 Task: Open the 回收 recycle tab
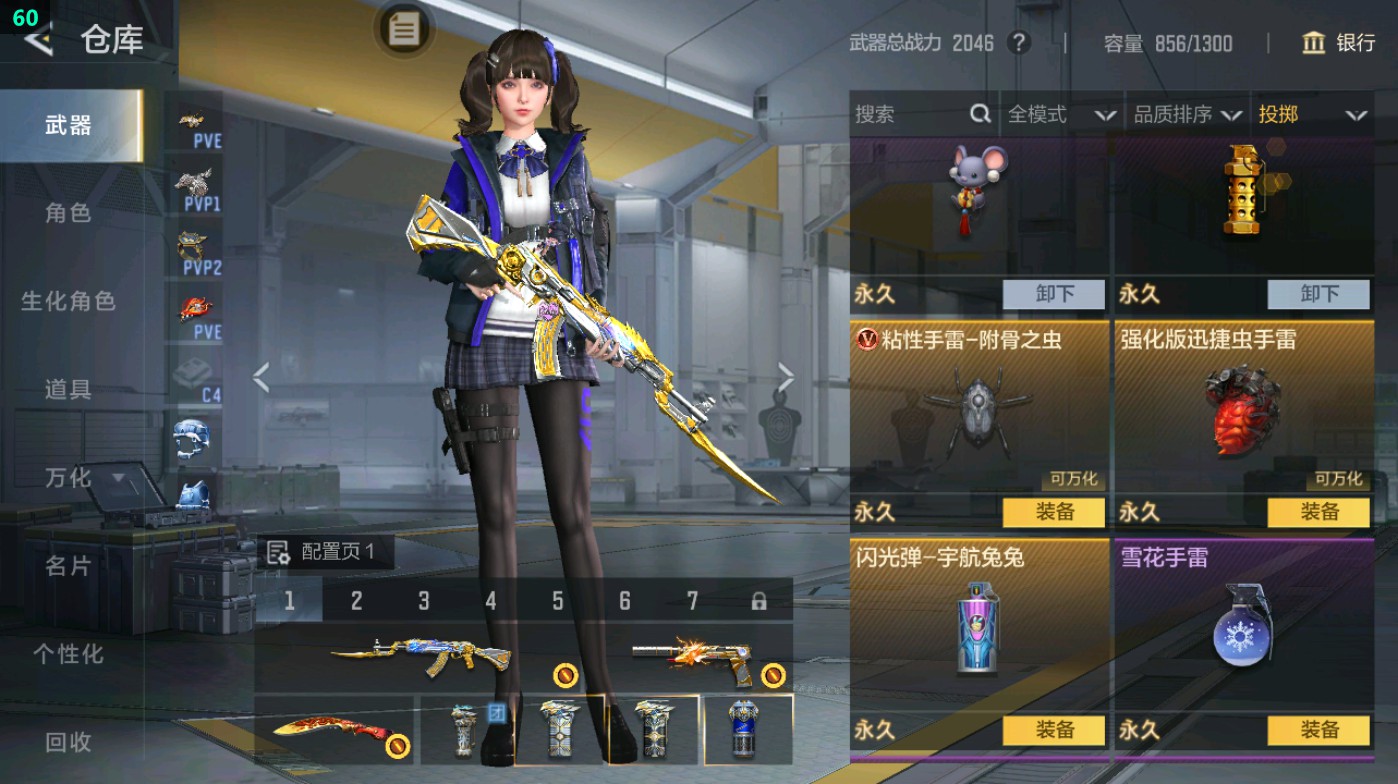70,742
